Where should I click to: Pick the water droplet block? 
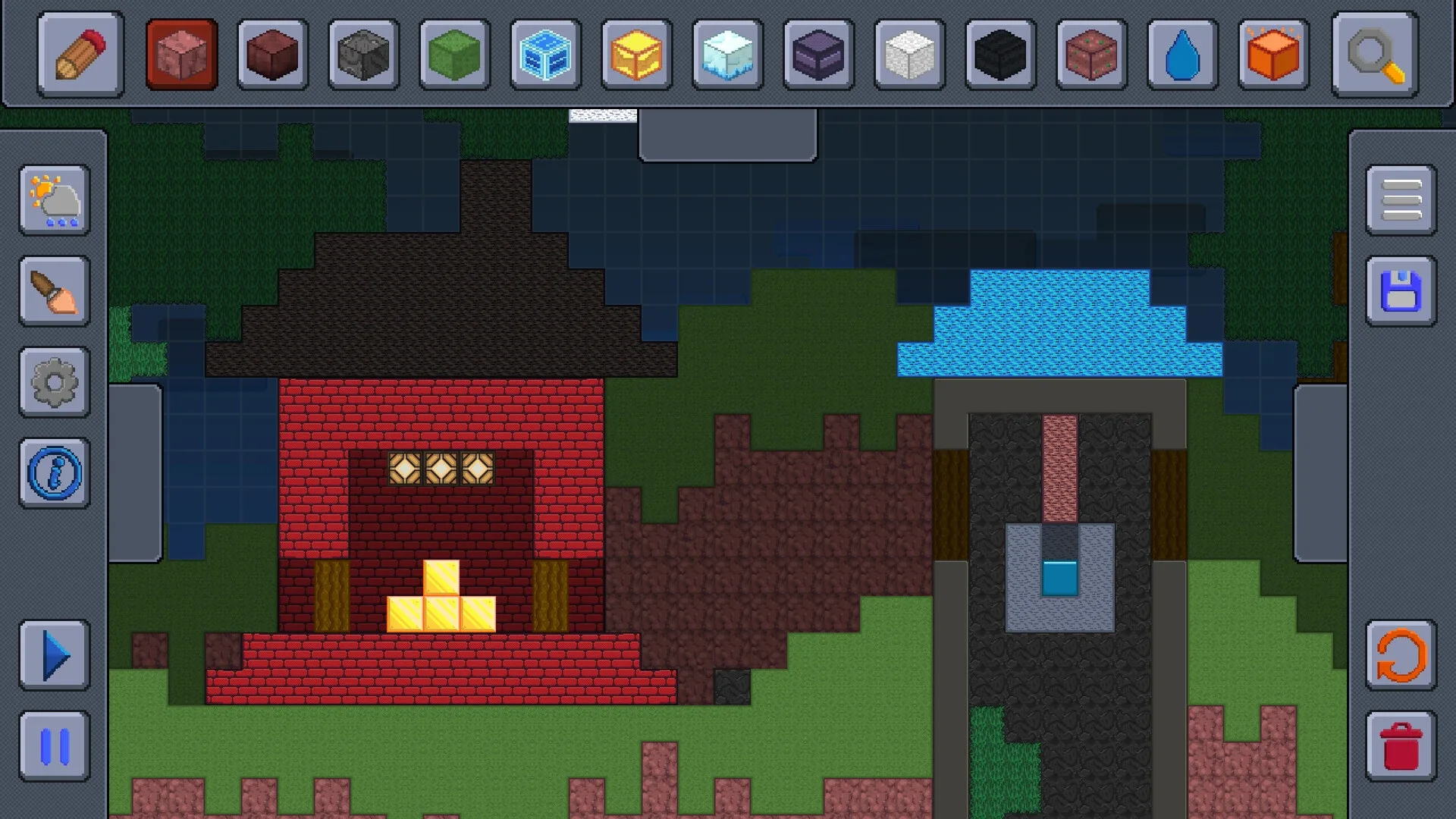tap(1183, 54)
